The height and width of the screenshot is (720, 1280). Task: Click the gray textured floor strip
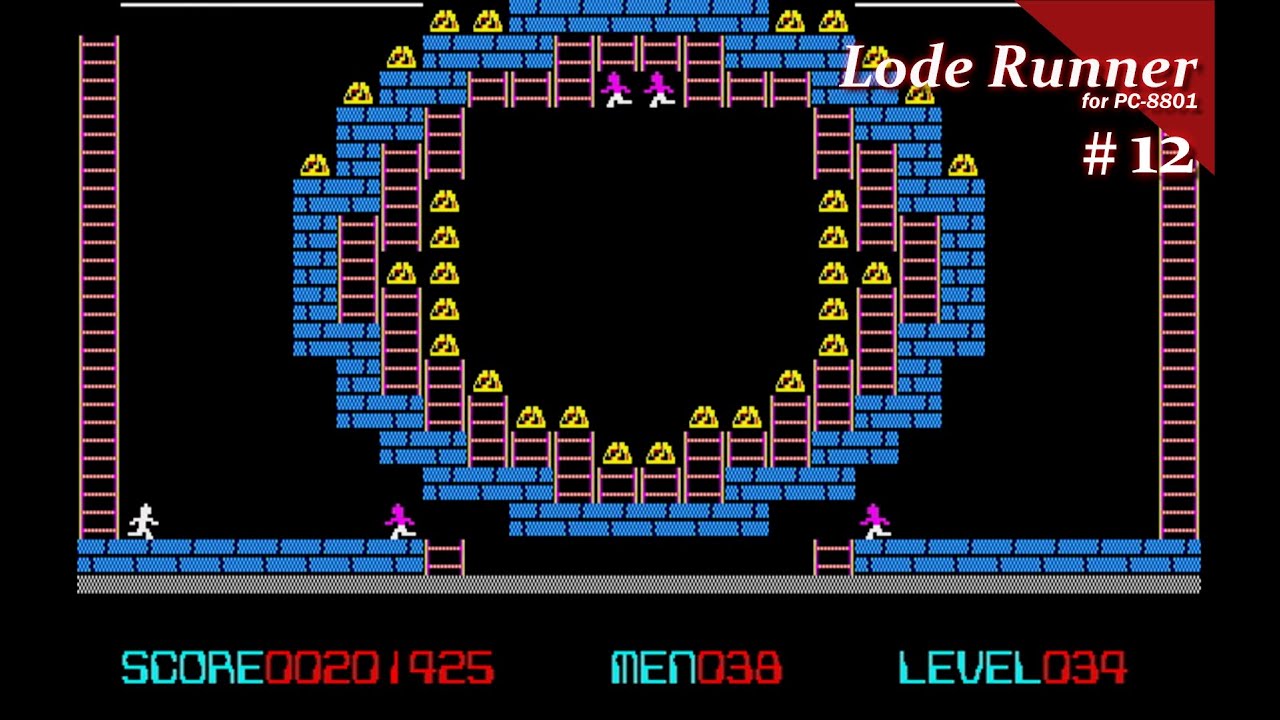[x=640, y=580]
